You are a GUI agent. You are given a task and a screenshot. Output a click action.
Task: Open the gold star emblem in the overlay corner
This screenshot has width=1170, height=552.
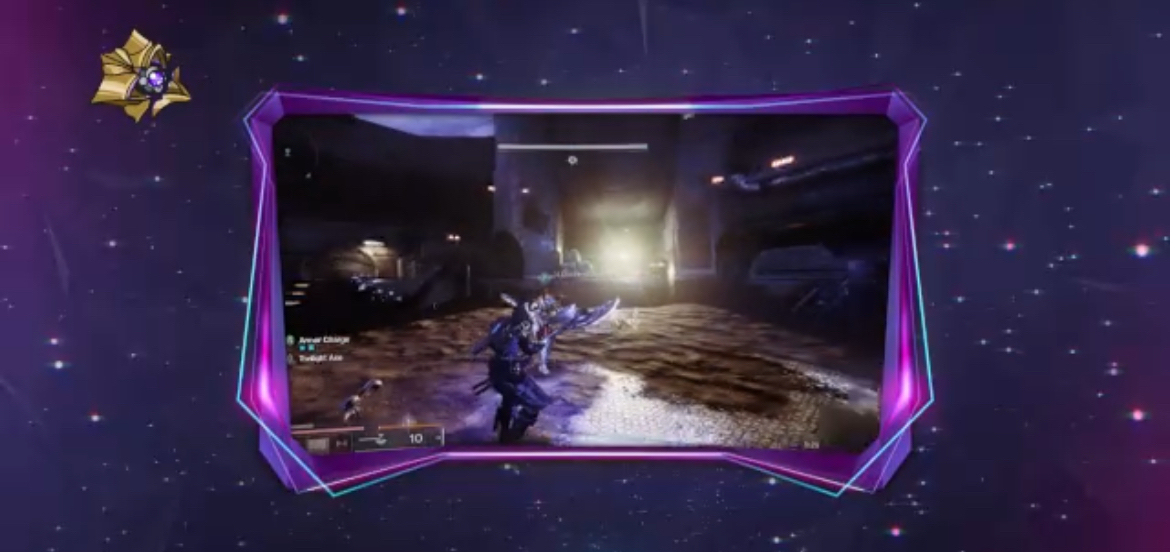click(141, 76)
